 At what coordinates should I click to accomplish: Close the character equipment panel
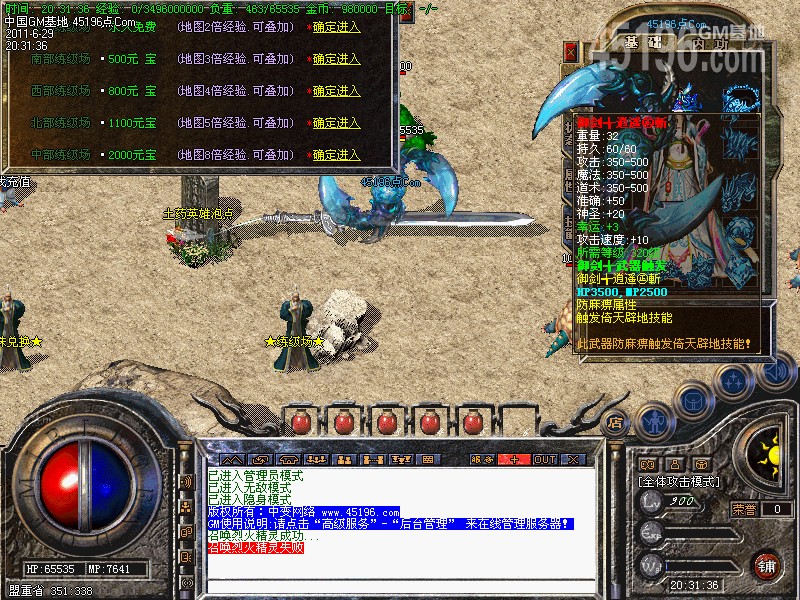pos(571,50)
